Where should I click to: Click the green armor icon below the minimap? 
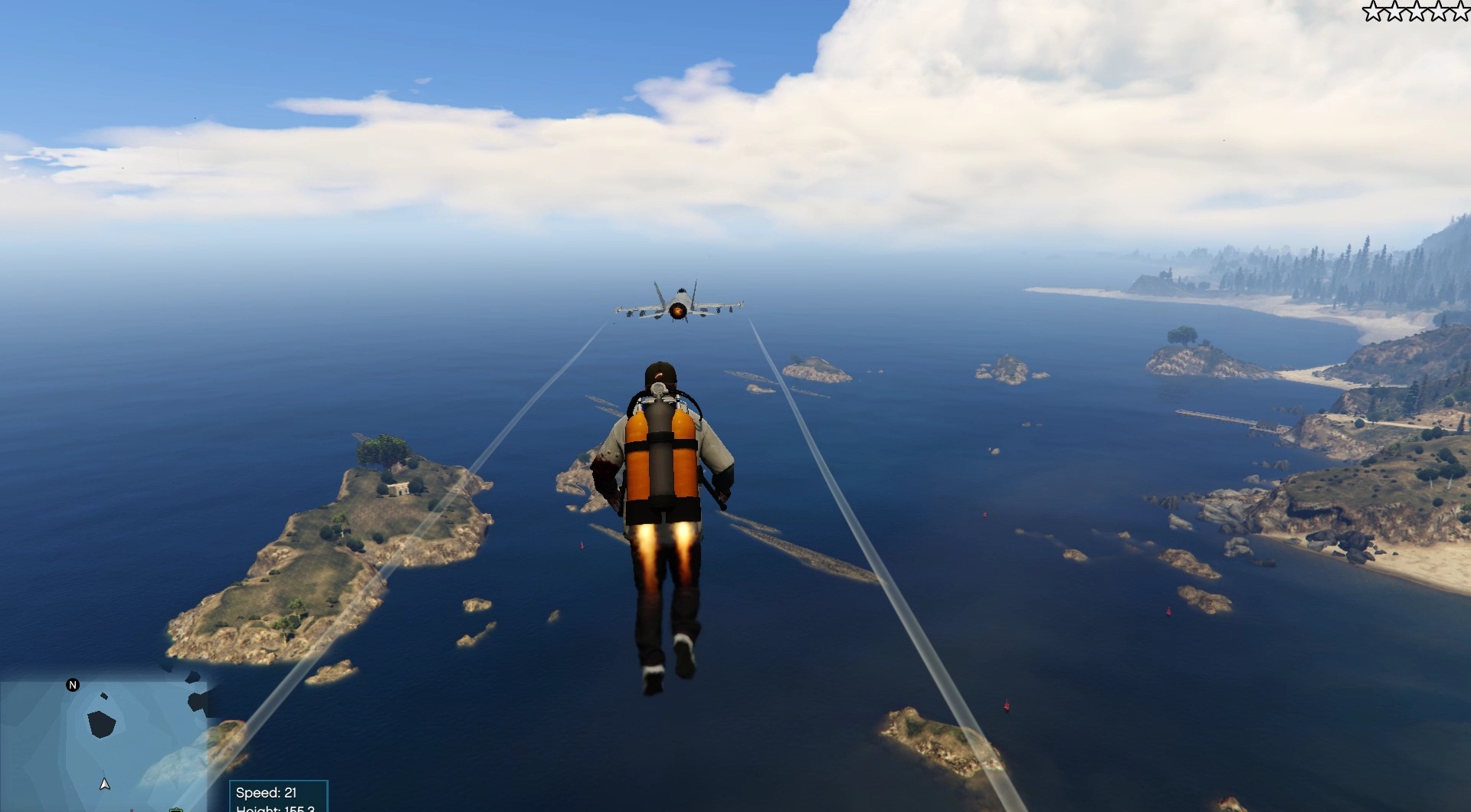tap(175, 810)
